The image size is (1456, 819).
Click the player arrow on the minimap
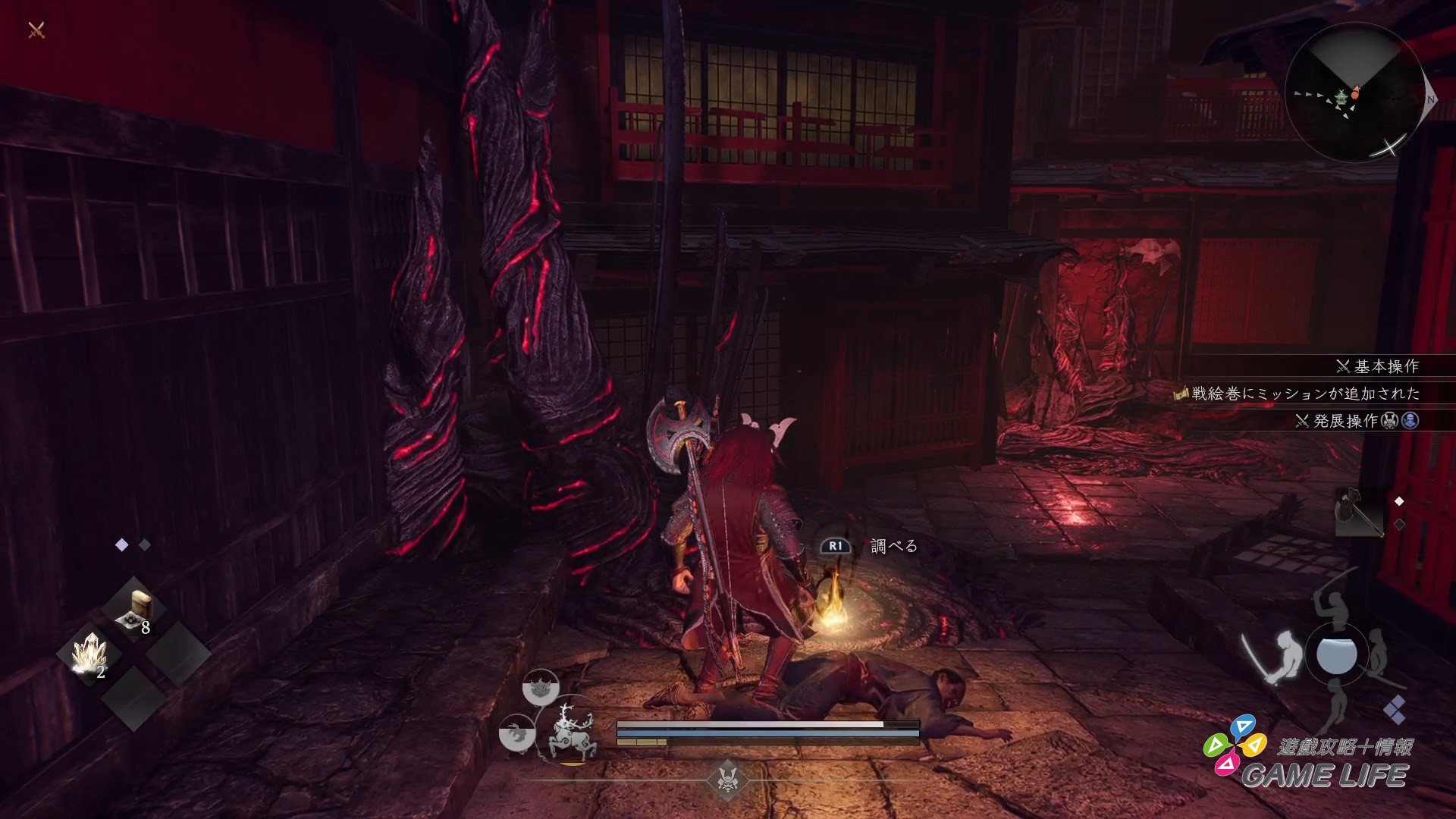click(x=1355, y=91)
